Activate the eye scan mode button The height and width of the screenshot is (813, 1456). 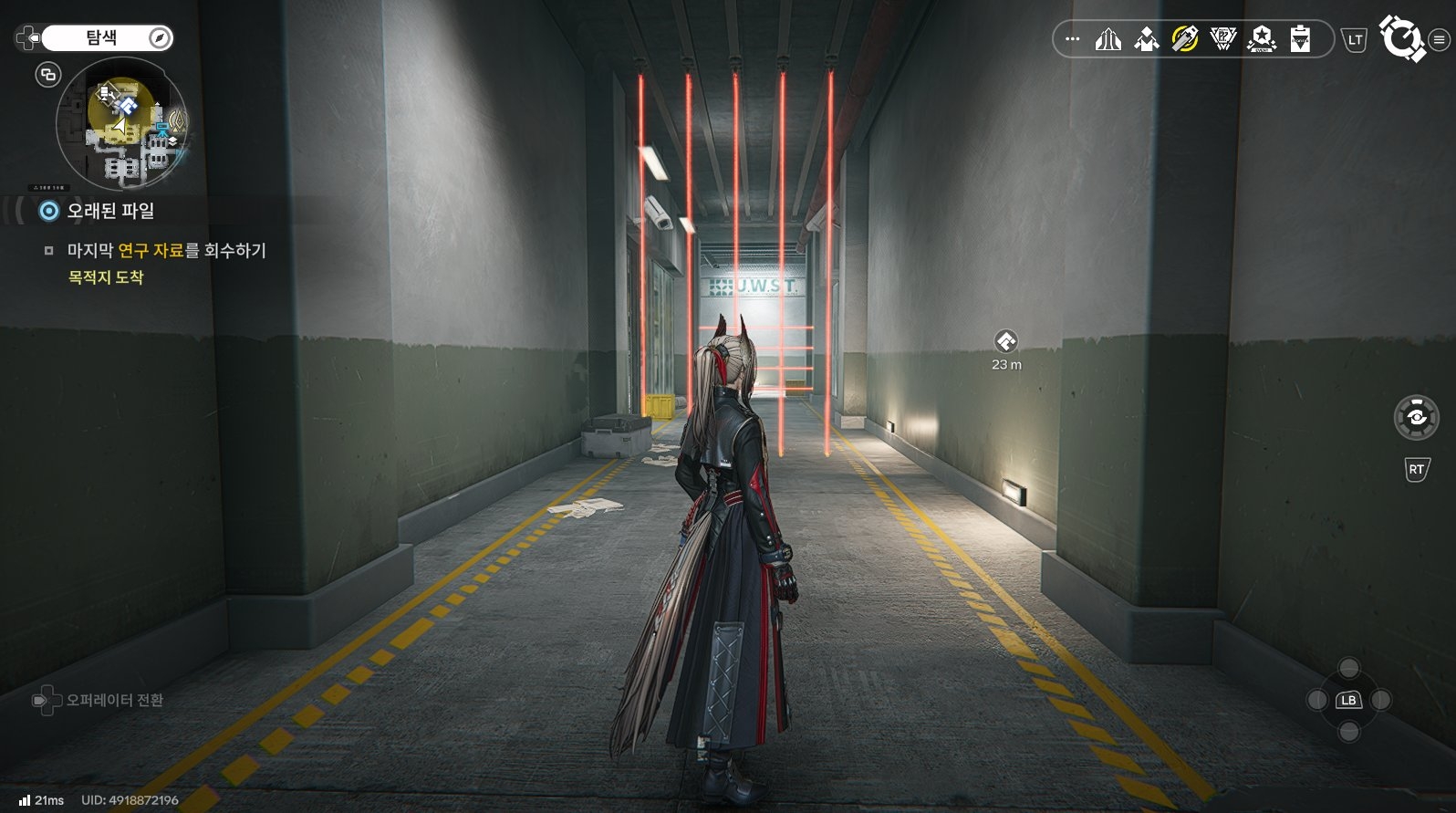tap(1416, 418)
